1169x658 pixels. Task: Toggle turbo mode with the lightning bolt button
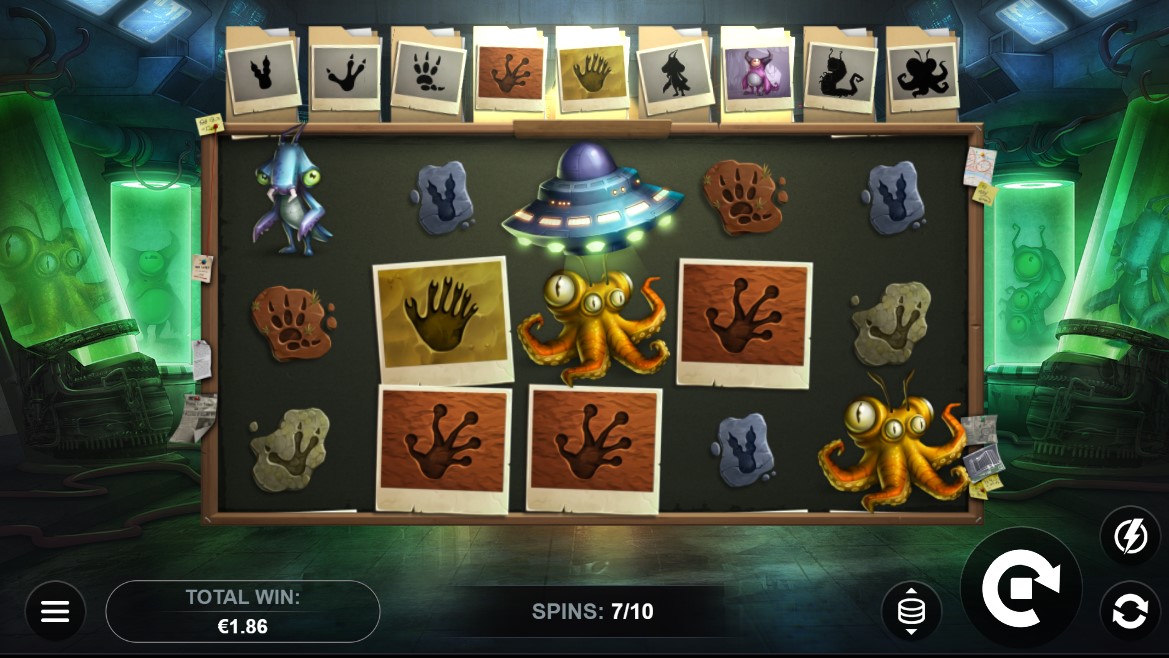[x=1130, y=537]
